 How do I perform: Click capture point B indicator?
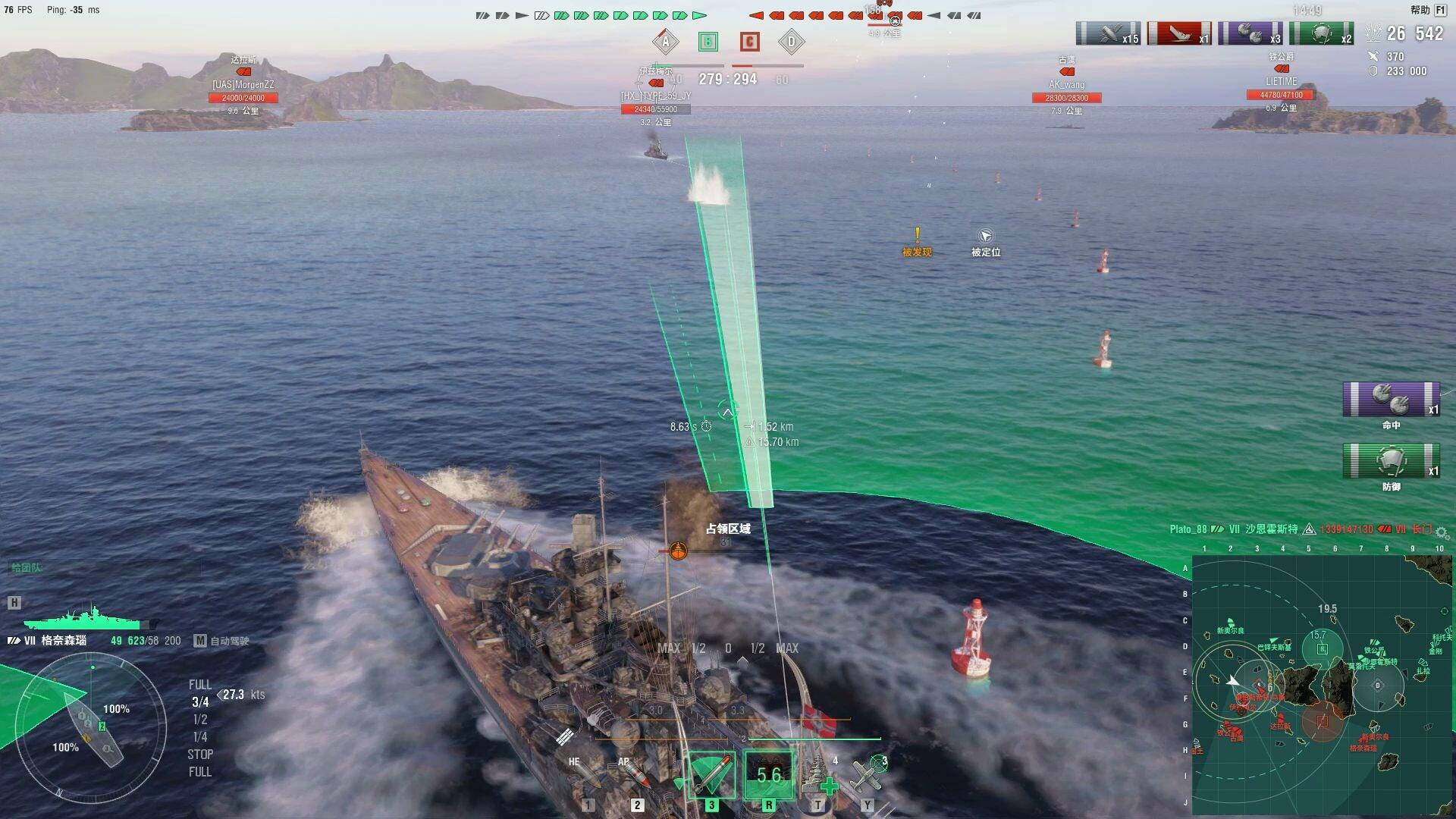click(708, 42)
